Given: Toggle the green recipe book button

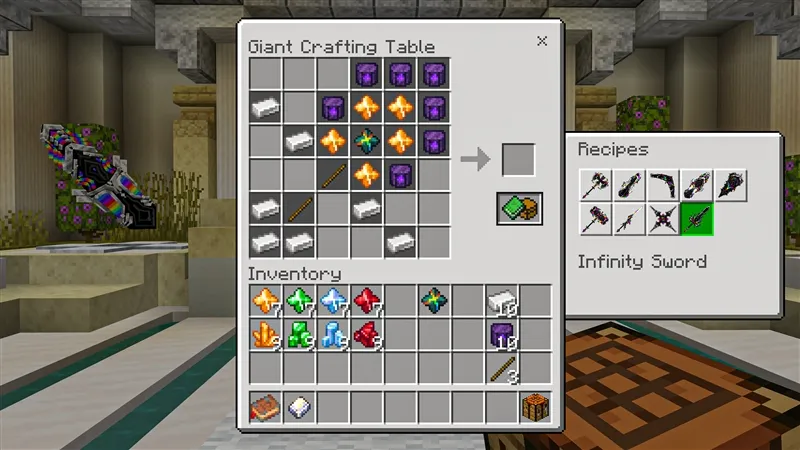Looking at the screenshot, I should (x=519, y=208).
